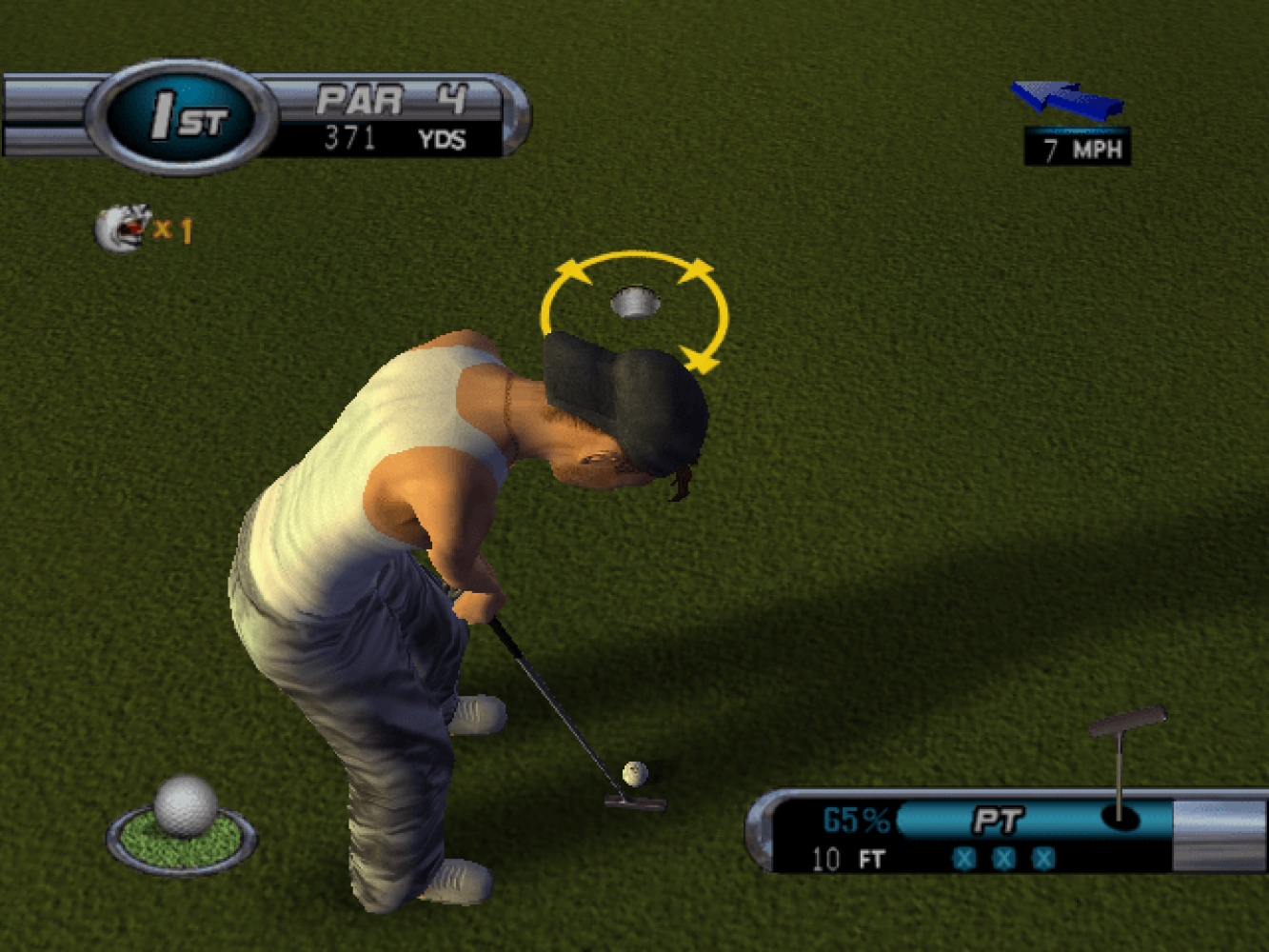Click the angry golf ball token icon
The image size is (1269, 952).
(x=122, y=228)
